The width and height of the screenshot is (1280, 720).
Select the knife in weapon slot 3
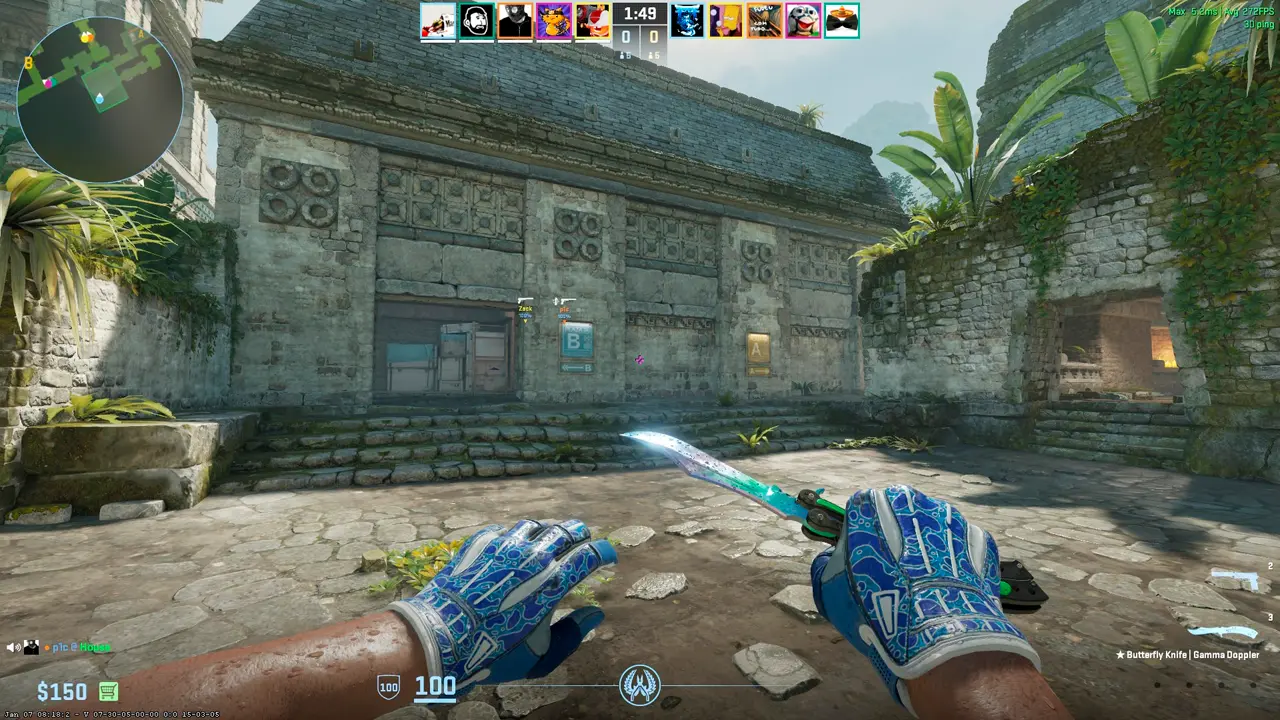point(1223,632)
